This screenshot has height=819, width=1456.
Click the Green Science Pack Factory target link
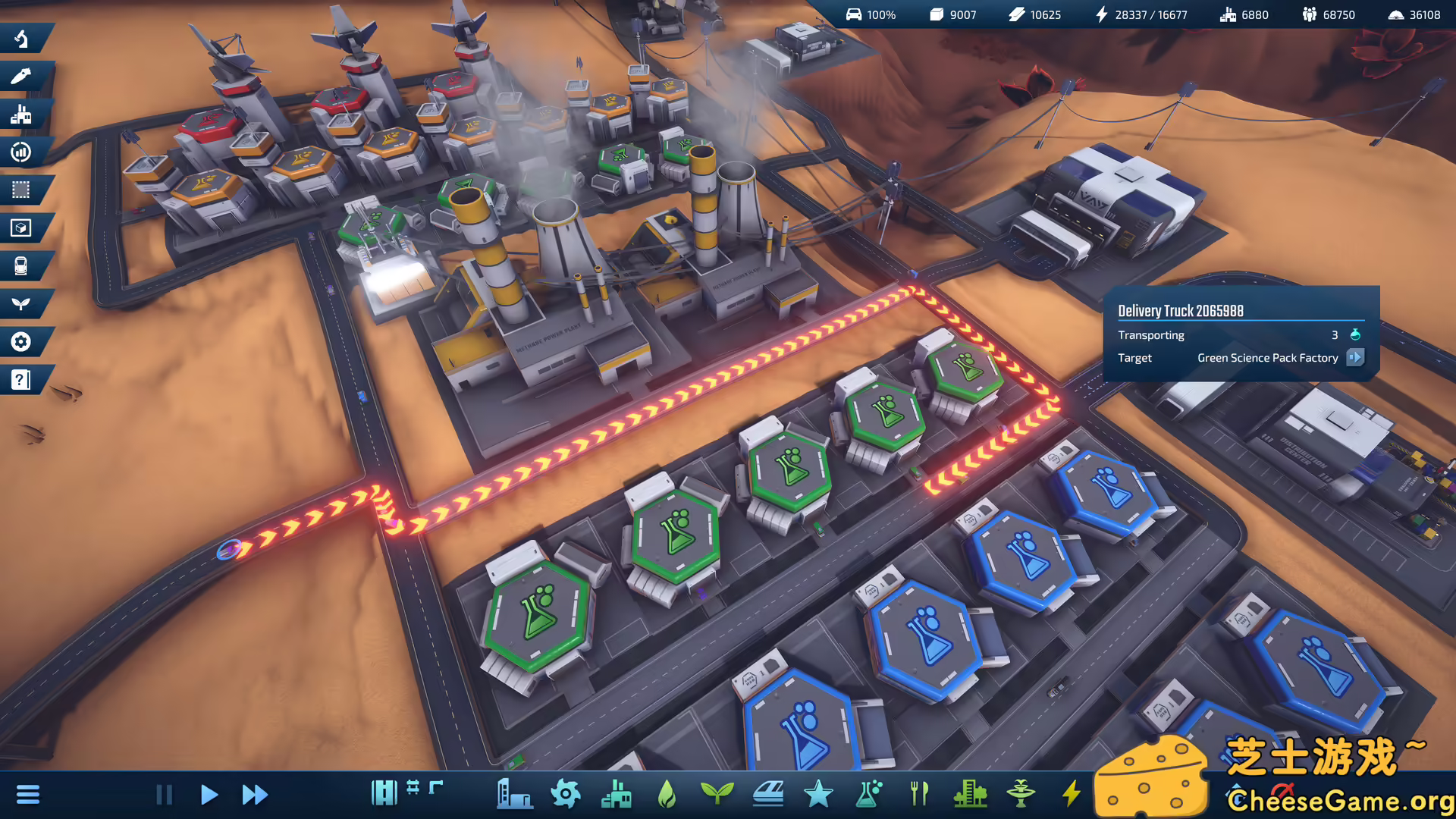click(1267, 358)
